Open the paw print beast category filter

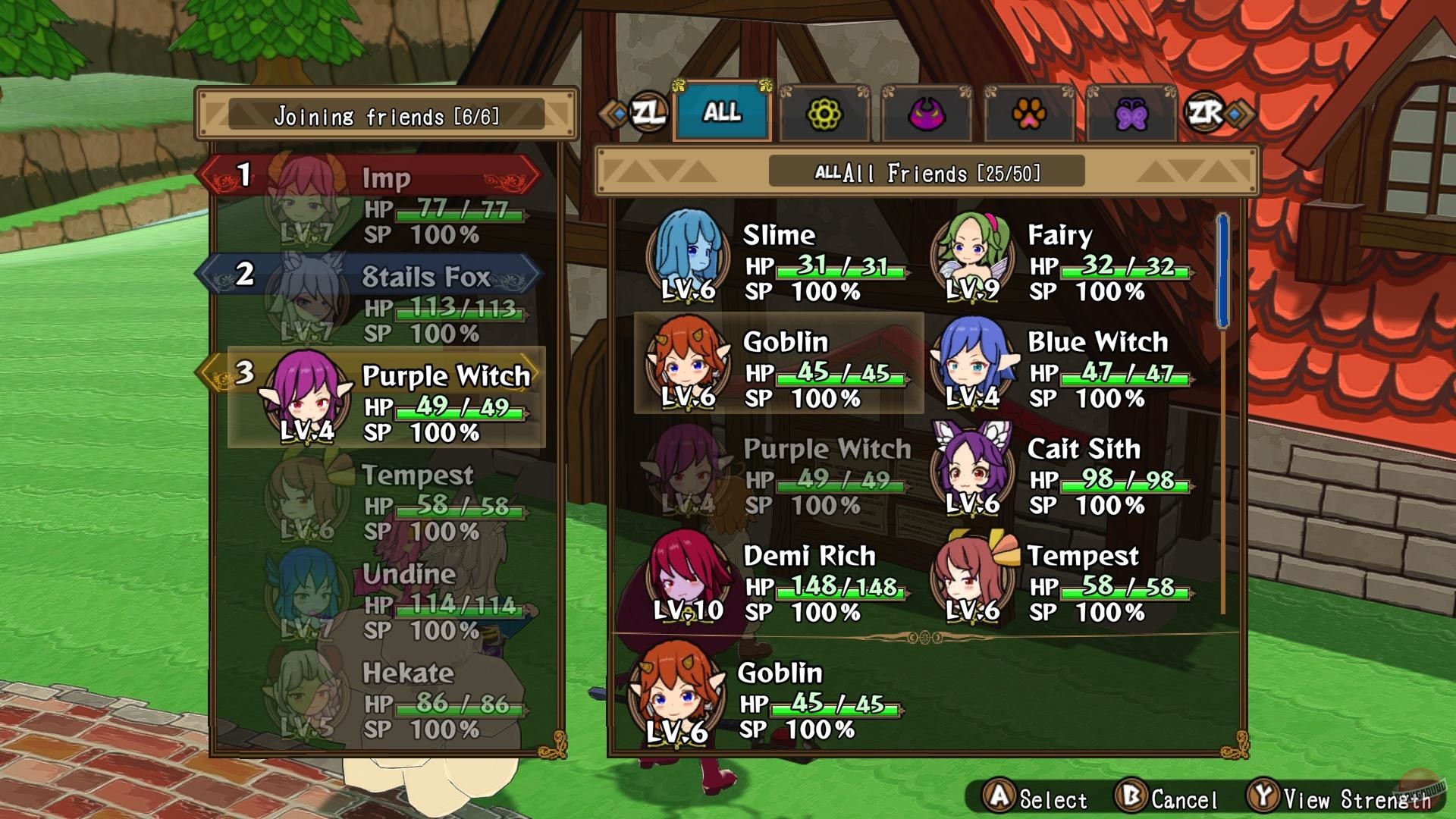(1028, 115)
